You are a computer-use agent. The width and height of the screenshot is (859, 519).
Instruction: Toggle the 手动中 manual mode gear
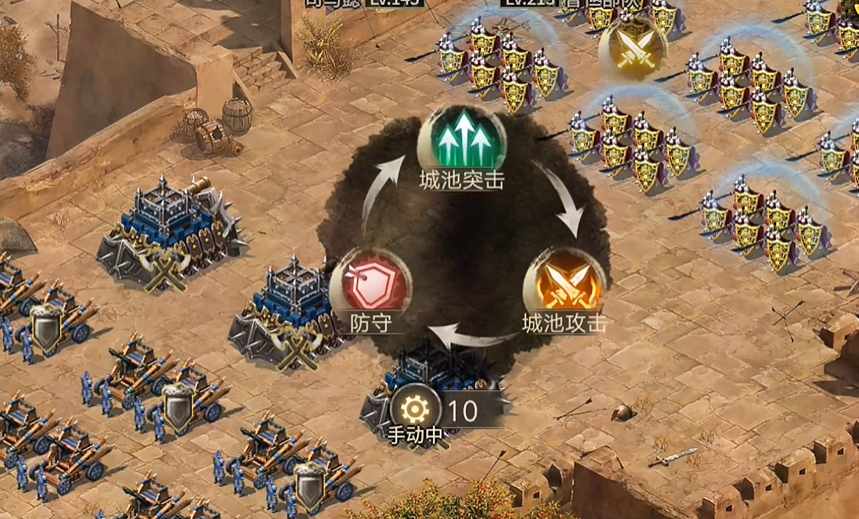(x=415, y=408)
